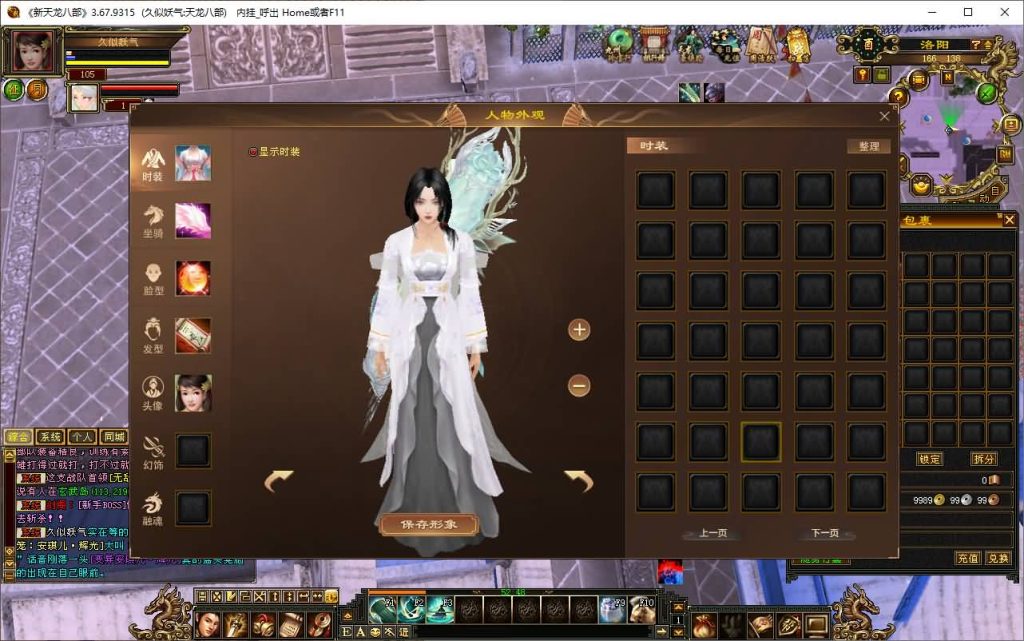Click the 锁定 lock button in the bag
Screen dimensions: 1024x641
930,459
